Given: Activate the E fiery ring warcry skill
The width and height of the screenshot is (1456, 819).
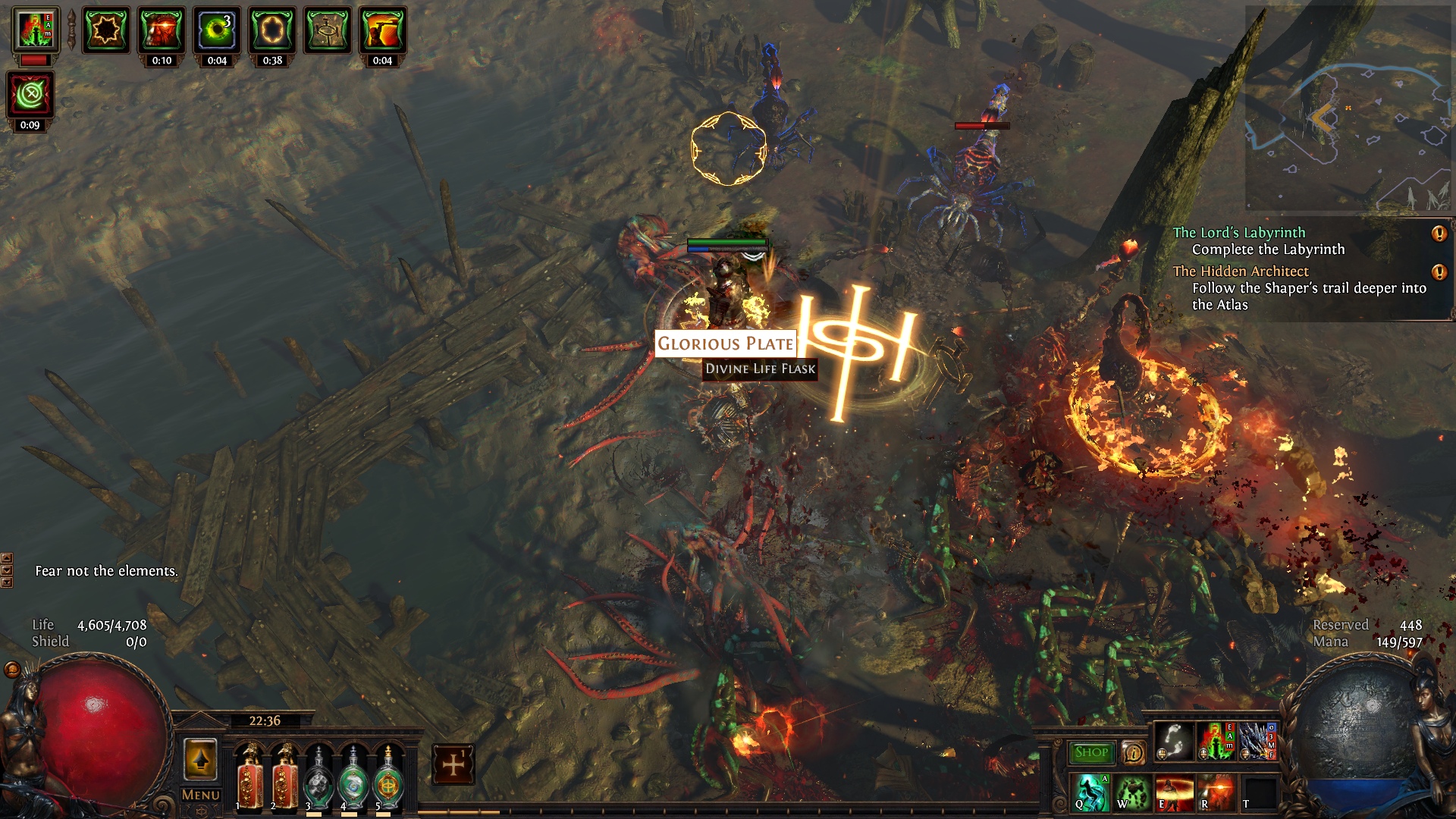Looking at the screenshot, I should coord(1174,792).
